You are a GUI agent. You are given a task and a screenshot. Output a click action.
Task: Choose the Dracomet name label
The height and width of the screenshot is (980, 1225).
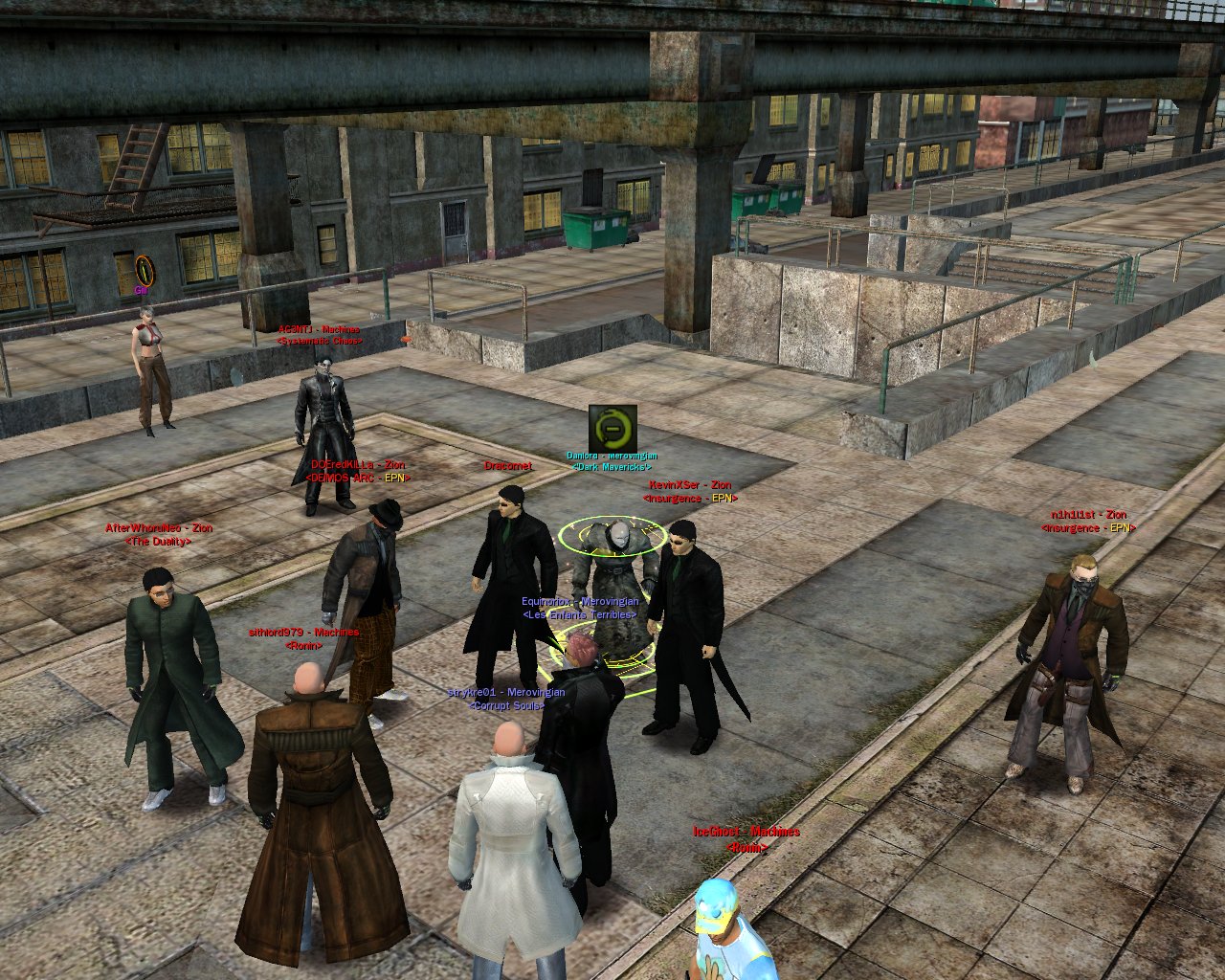[x=507, y=466]
